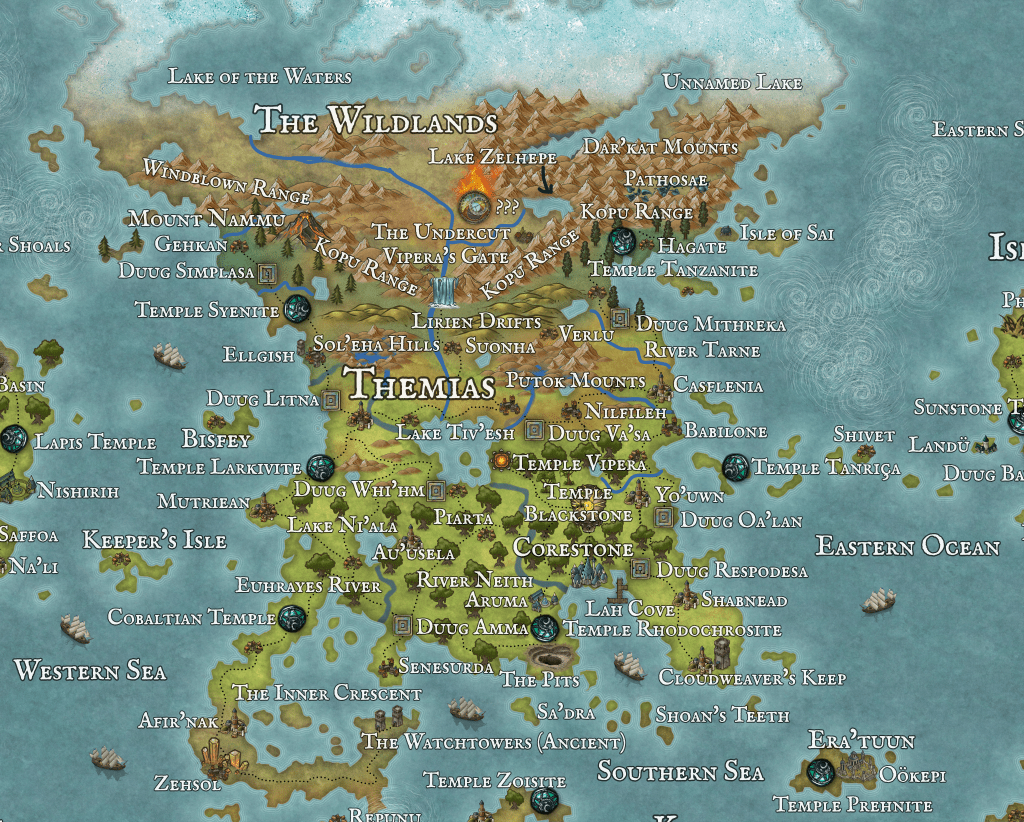Click the Temple Larkivite marker icon
Screen dimensions: 1024x822
320,466
